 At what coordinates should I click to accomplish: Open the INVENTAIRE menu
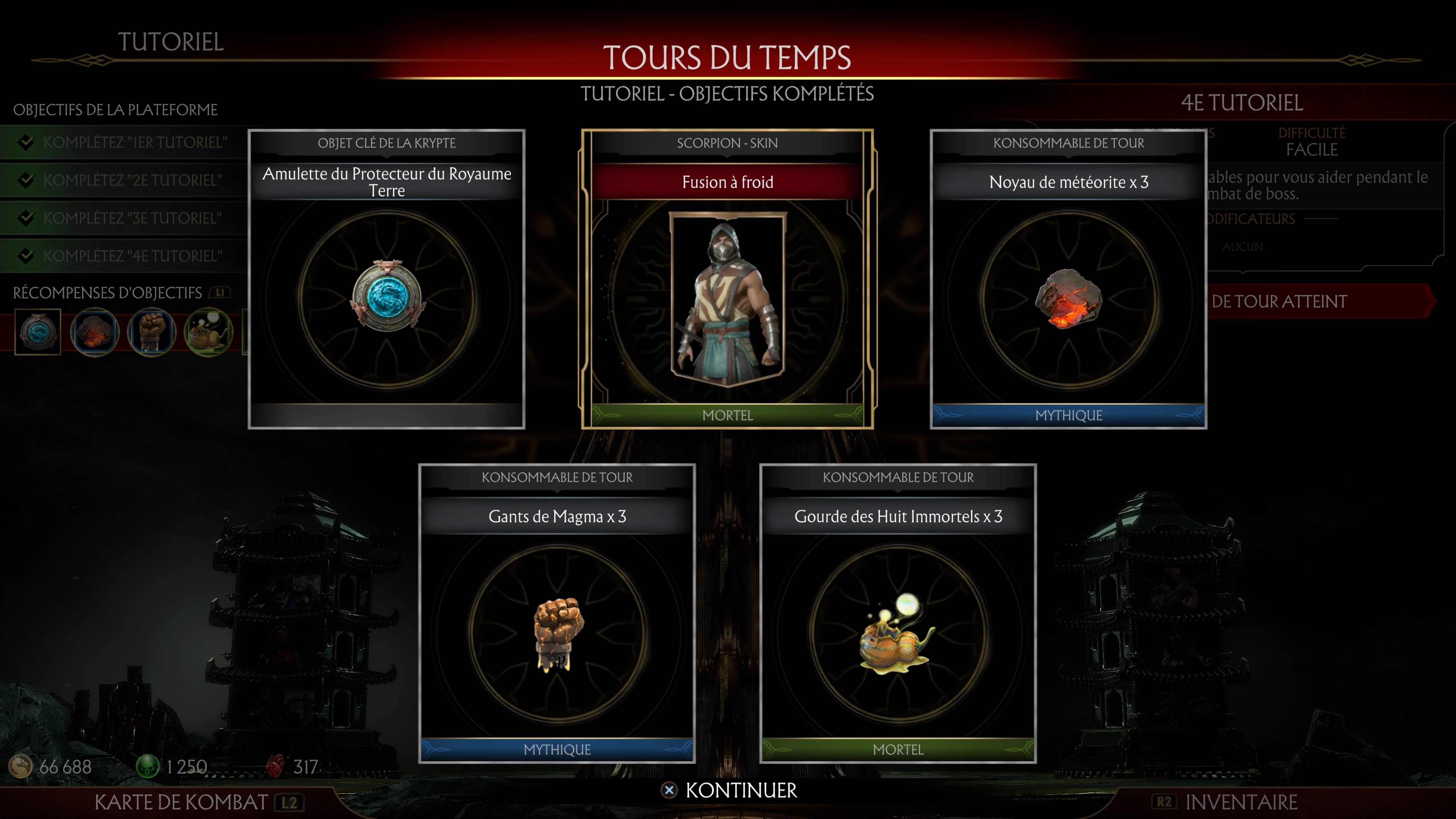[1241, 802]
